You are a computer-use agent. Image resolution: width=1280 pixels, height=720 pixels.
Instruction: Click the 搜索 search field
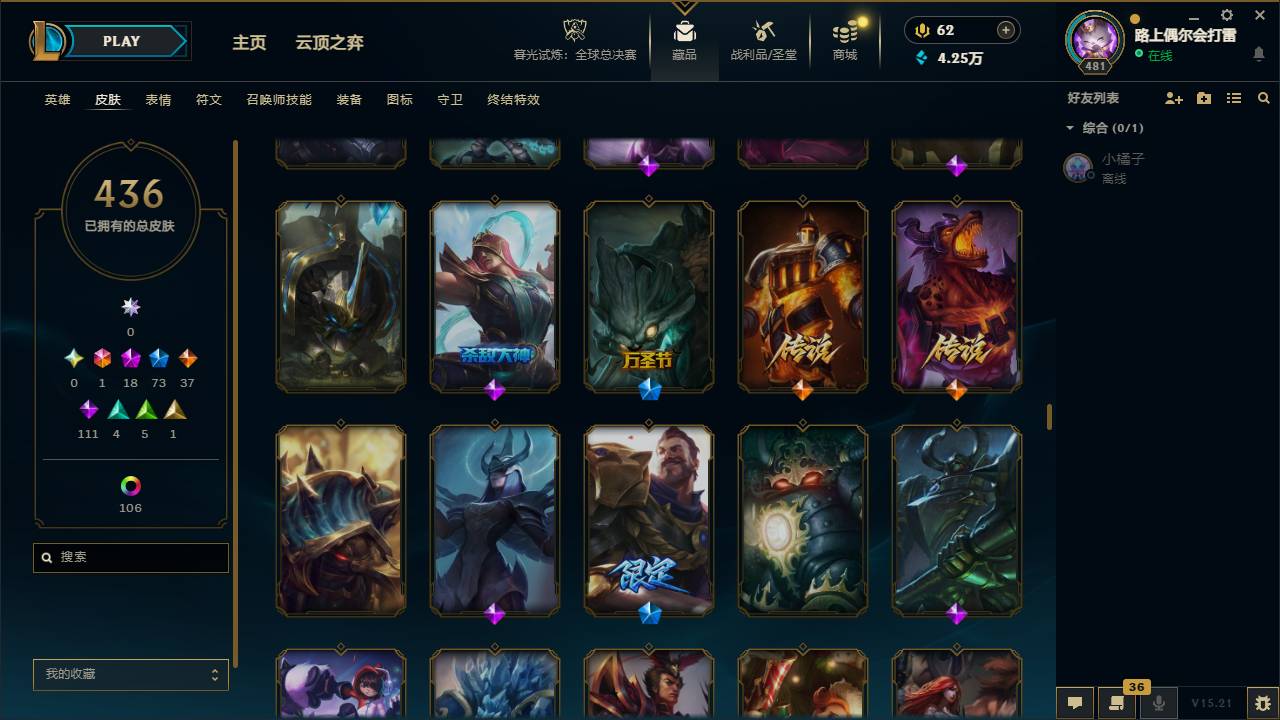coord(130,557)
